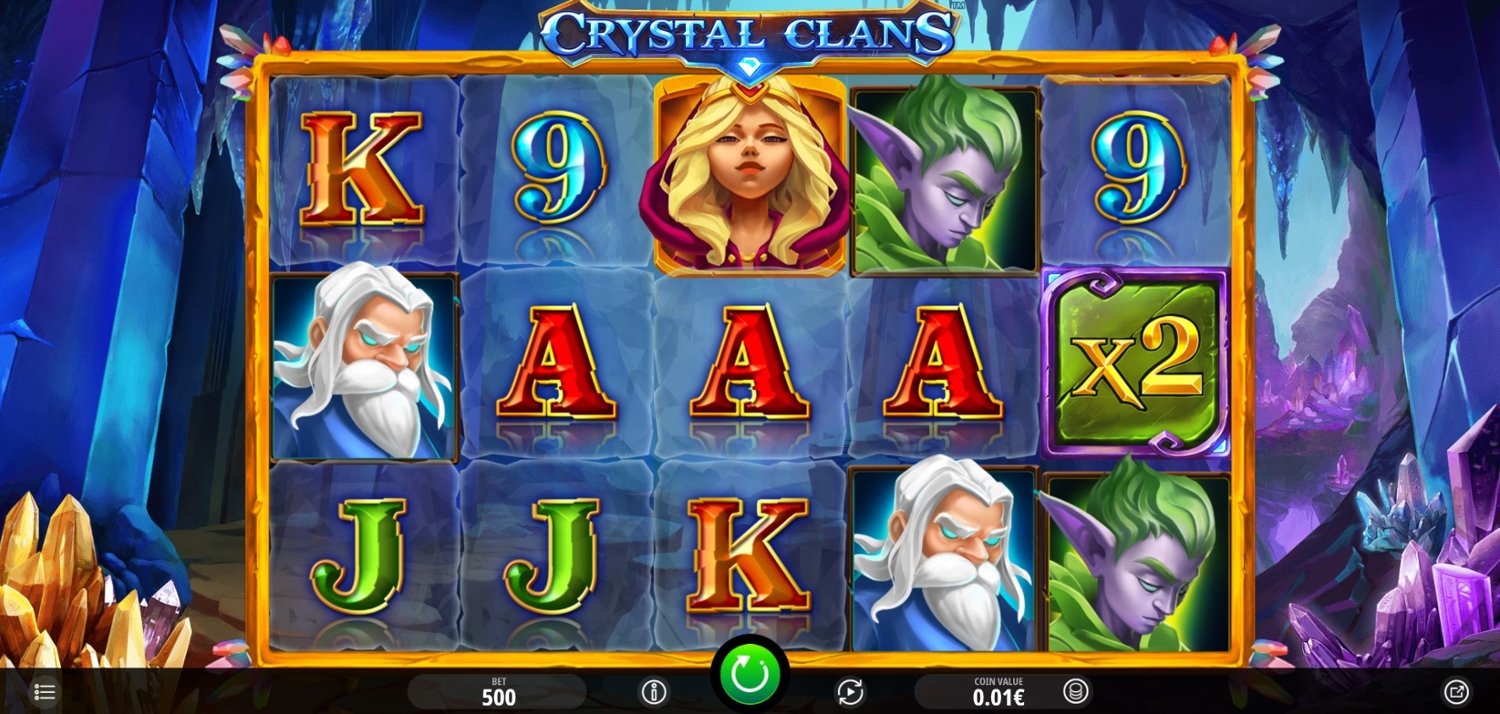Open the coin stack bet settings

point(1076,691)
